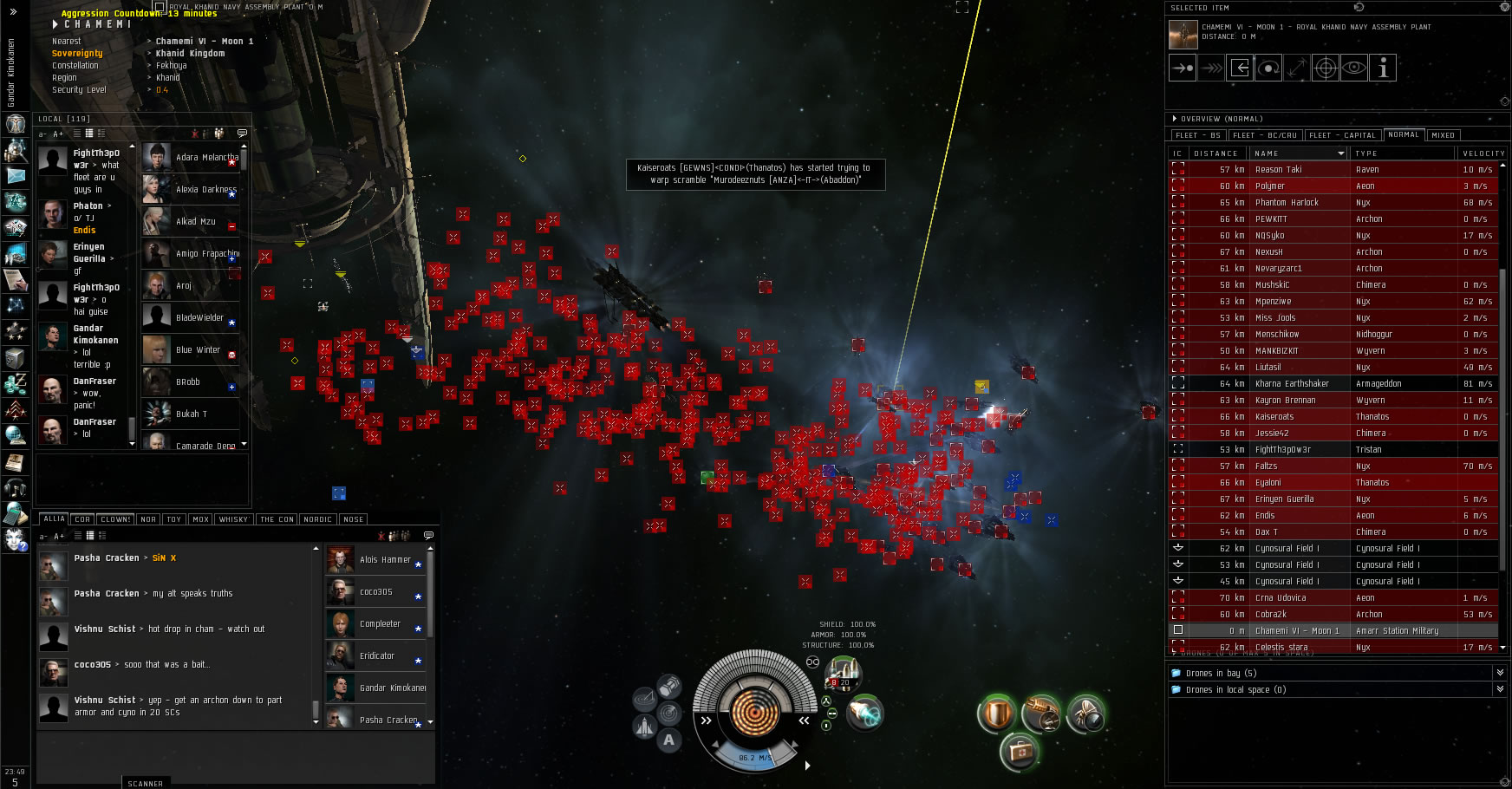The image size is (1512, 789).
Task: Switch to the NORDIC chat tab
Action: click(x=317, y=519)
